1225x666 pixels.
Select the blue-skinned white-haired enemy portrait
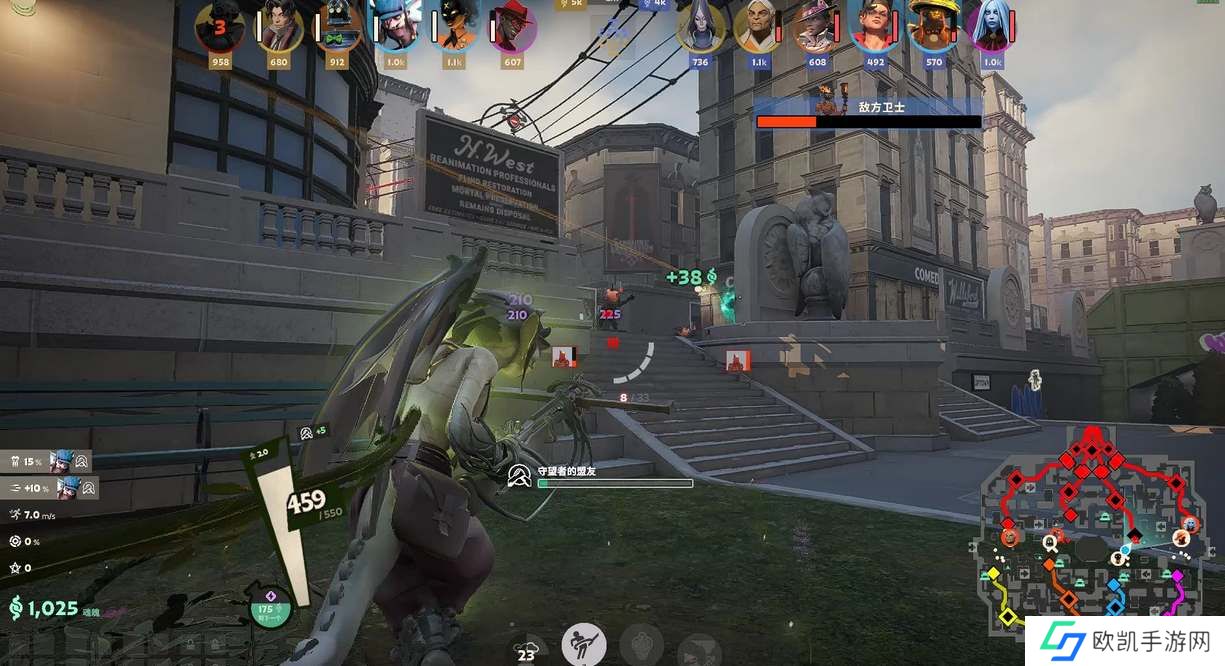coord(992,27)
